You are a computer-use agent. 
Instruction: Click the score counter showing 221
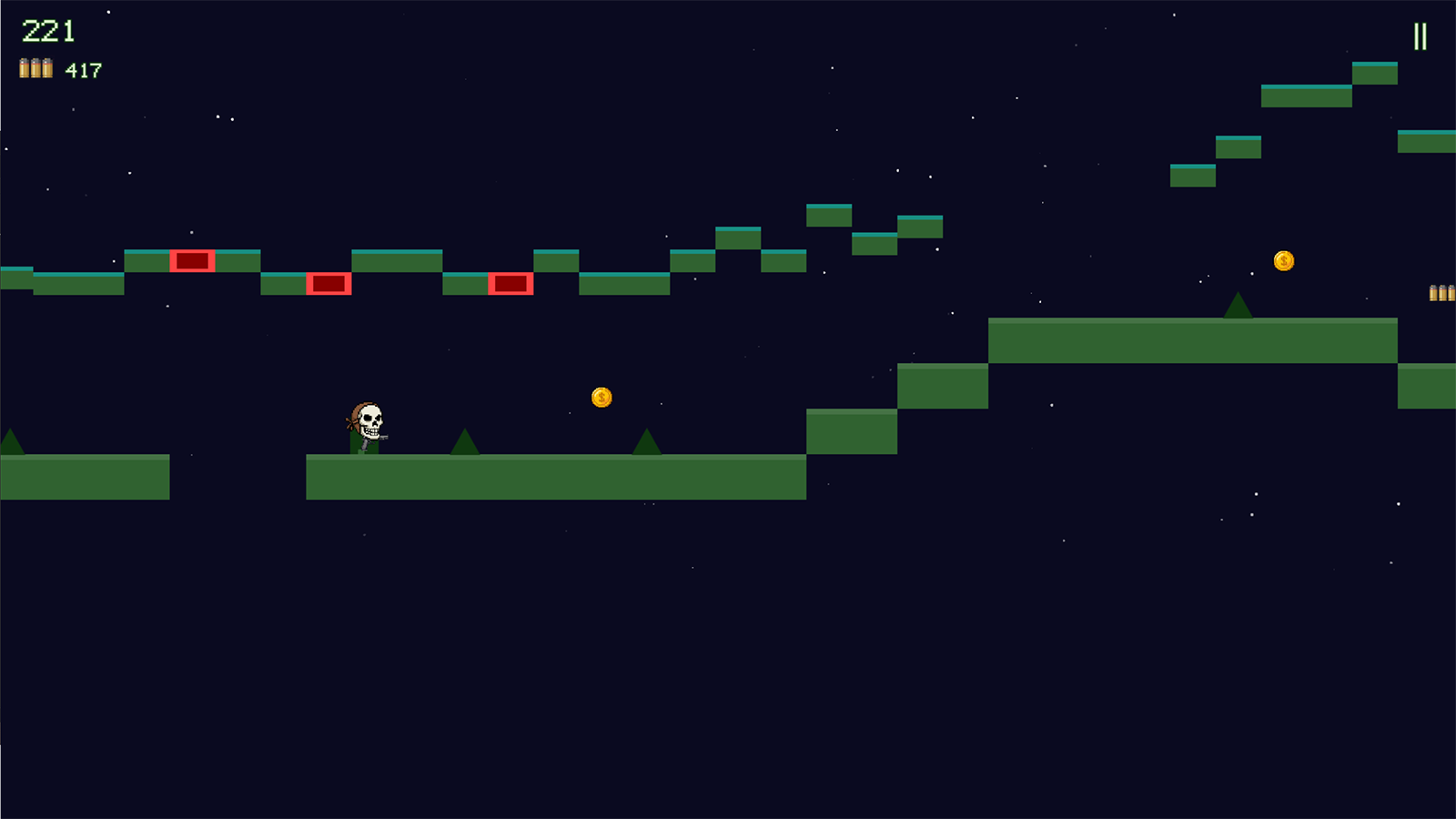[49, 30]
